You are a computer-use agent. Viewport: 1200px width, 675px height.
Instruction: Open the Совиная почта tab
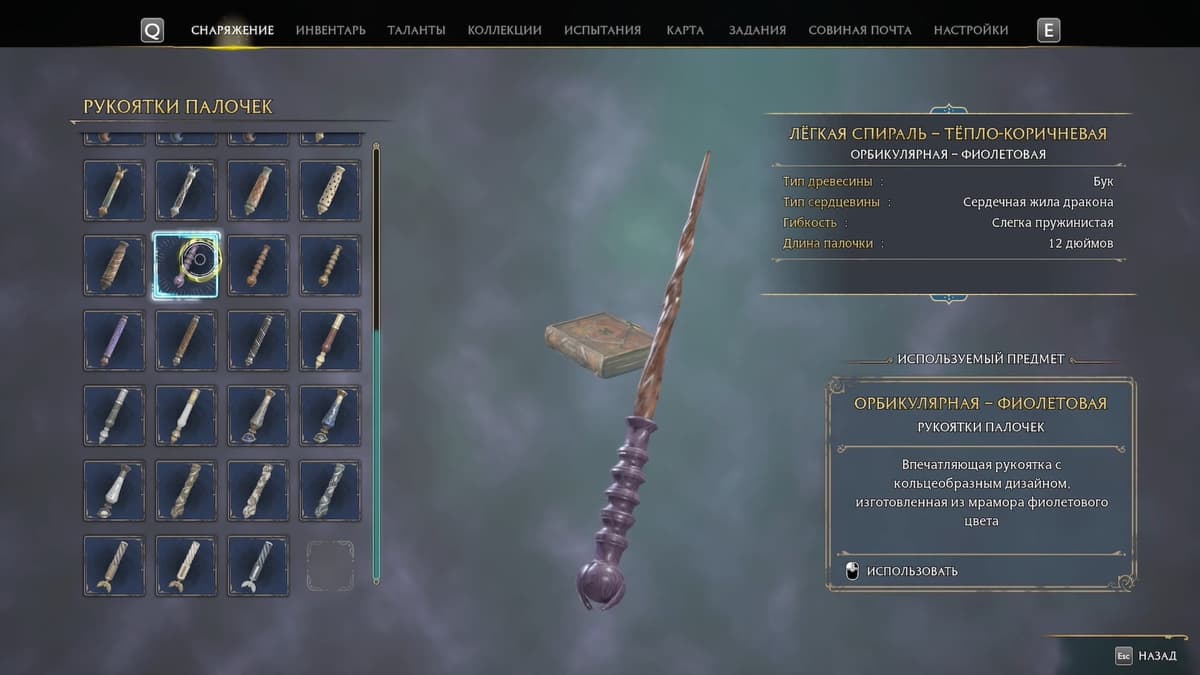coord(859,30)
